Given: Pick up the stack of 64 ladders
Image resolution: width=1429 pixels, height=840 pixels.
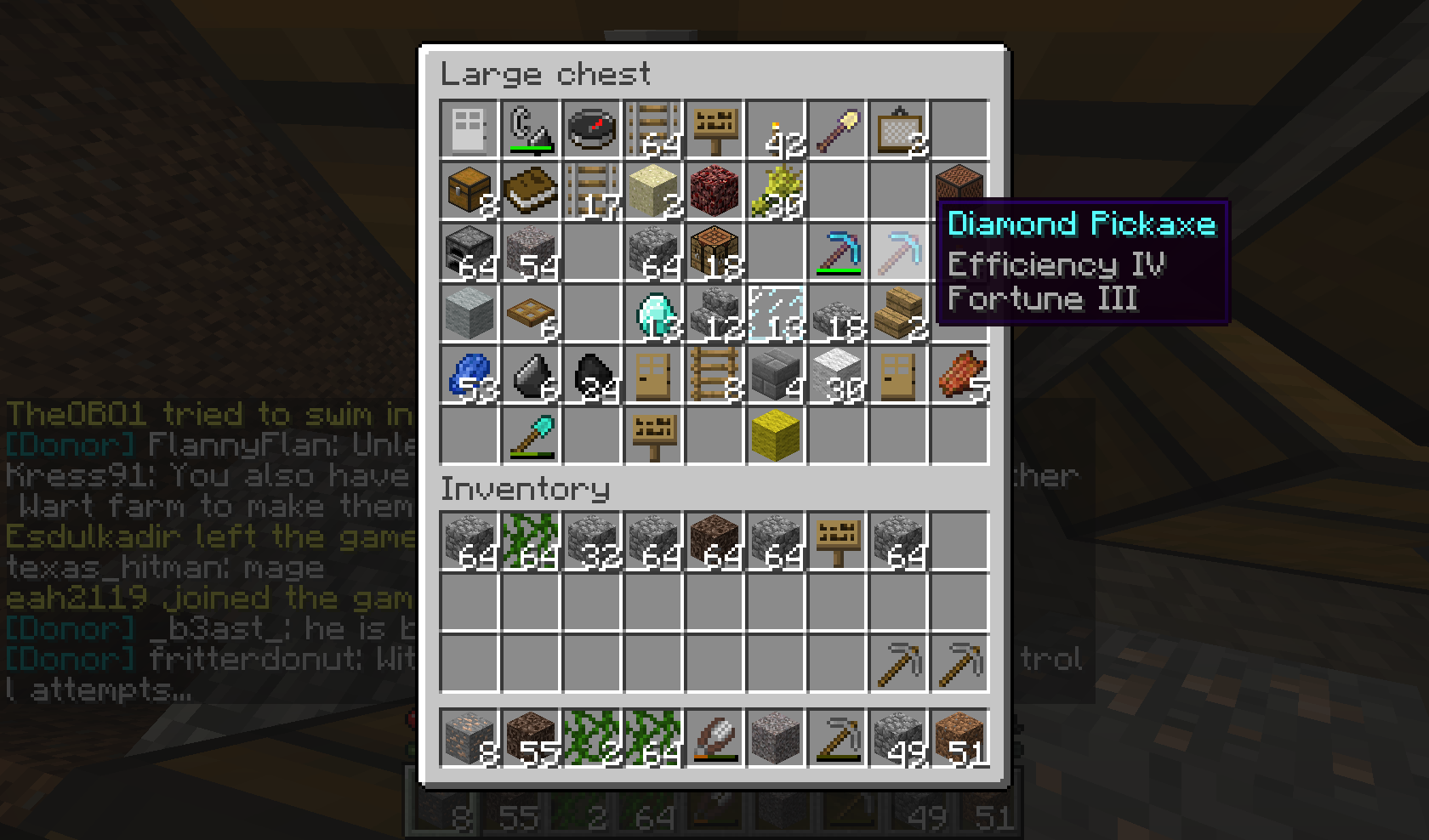Looking at the screenshot, I should [652, 128].
